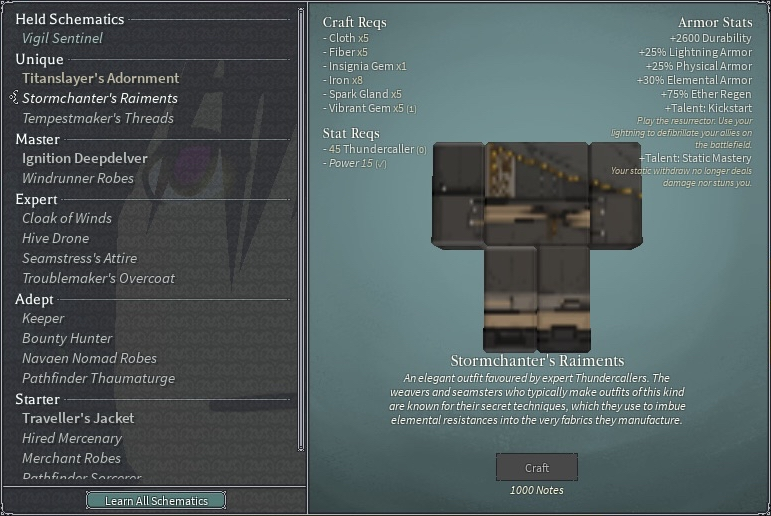Click Learn All Schematics button
Viewport: 771px width, 516px height.
156,501
